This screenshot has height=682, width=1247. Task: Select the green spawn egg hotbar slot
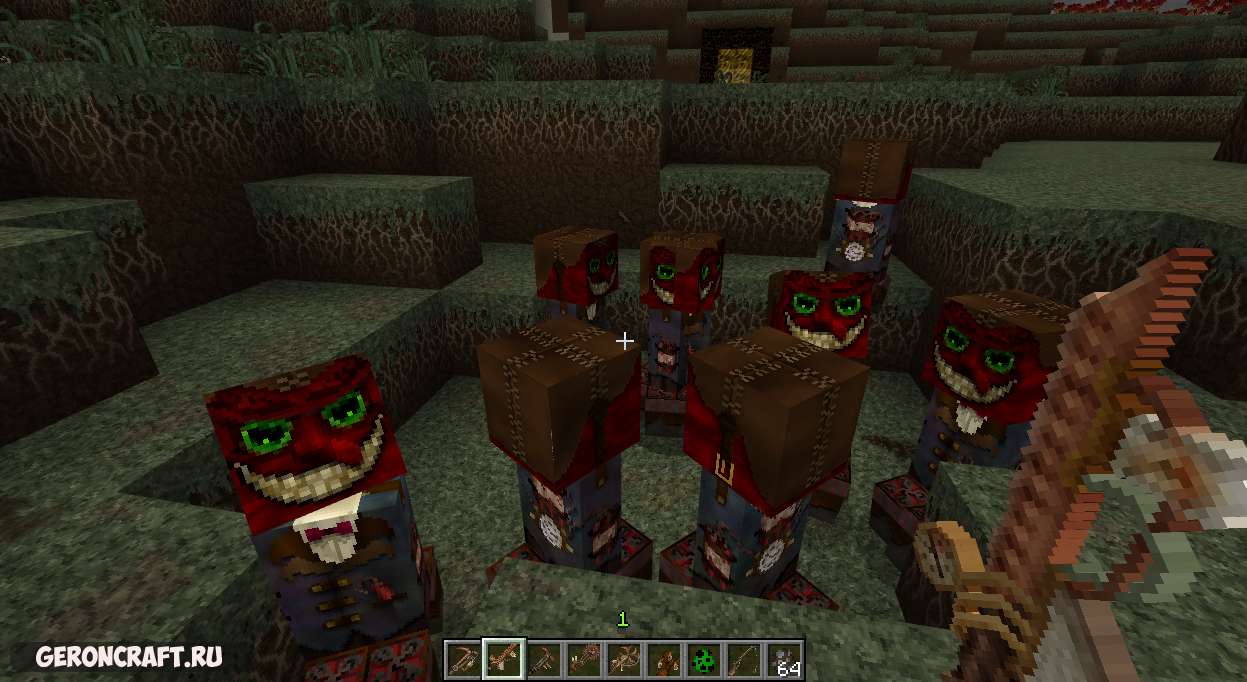pyautogui.click(x=704, y=660)
